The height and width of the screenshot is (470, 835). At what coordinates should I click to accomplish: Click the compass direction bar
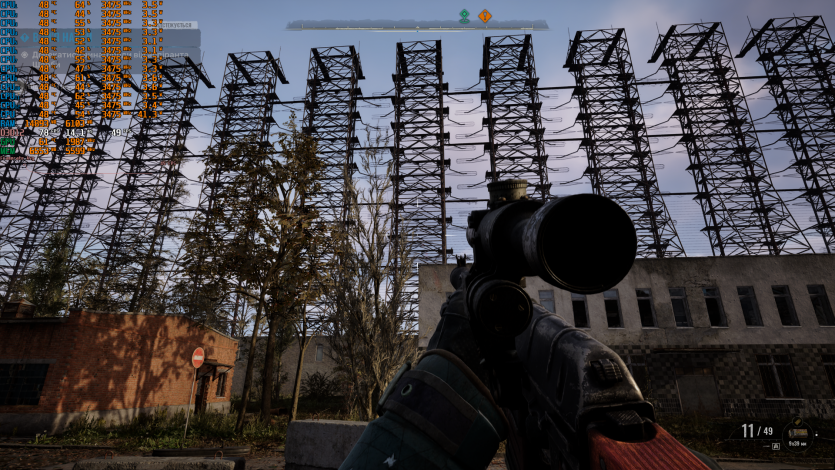[x=417, y=25]
